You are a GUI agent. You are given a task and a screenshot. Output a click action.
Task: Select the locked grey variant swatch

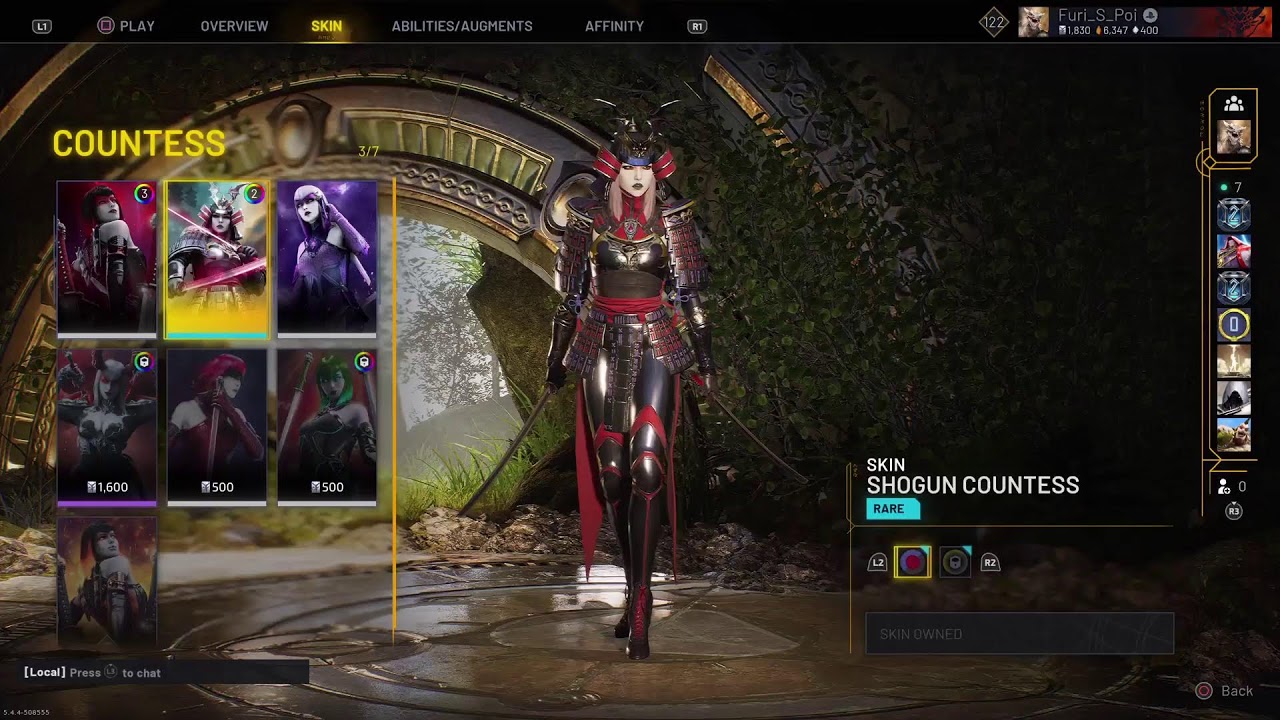pyautogui.click(x=955, y=562)
